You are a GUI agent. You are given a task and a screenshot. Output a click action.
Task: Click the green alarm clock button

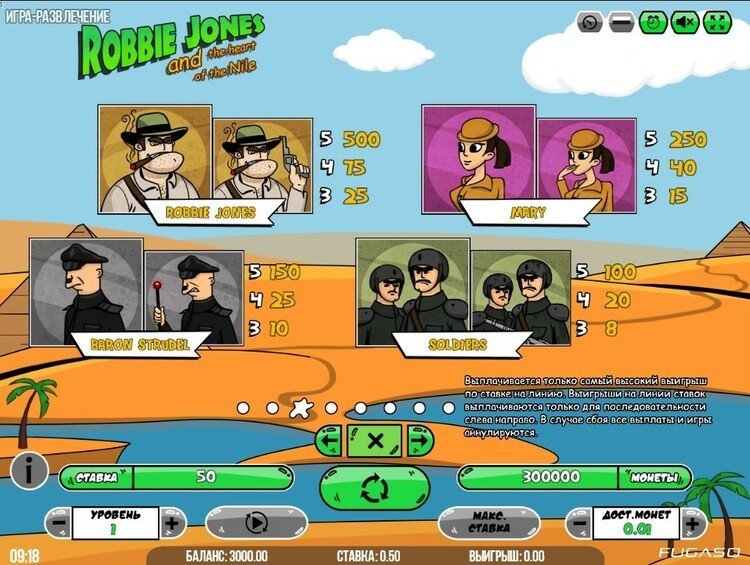(x=653, y=22)
